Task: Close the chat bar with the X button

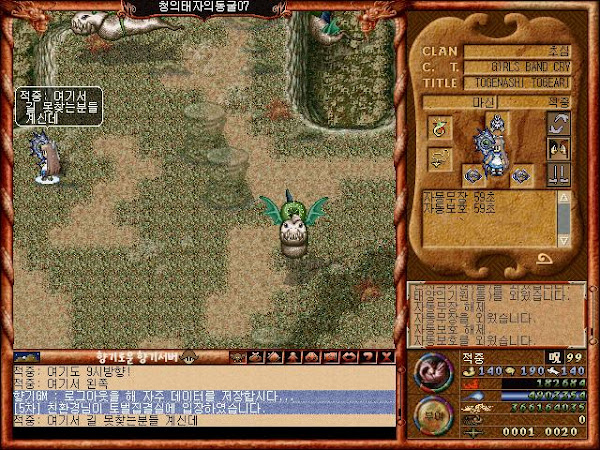Action: (388, 356)
